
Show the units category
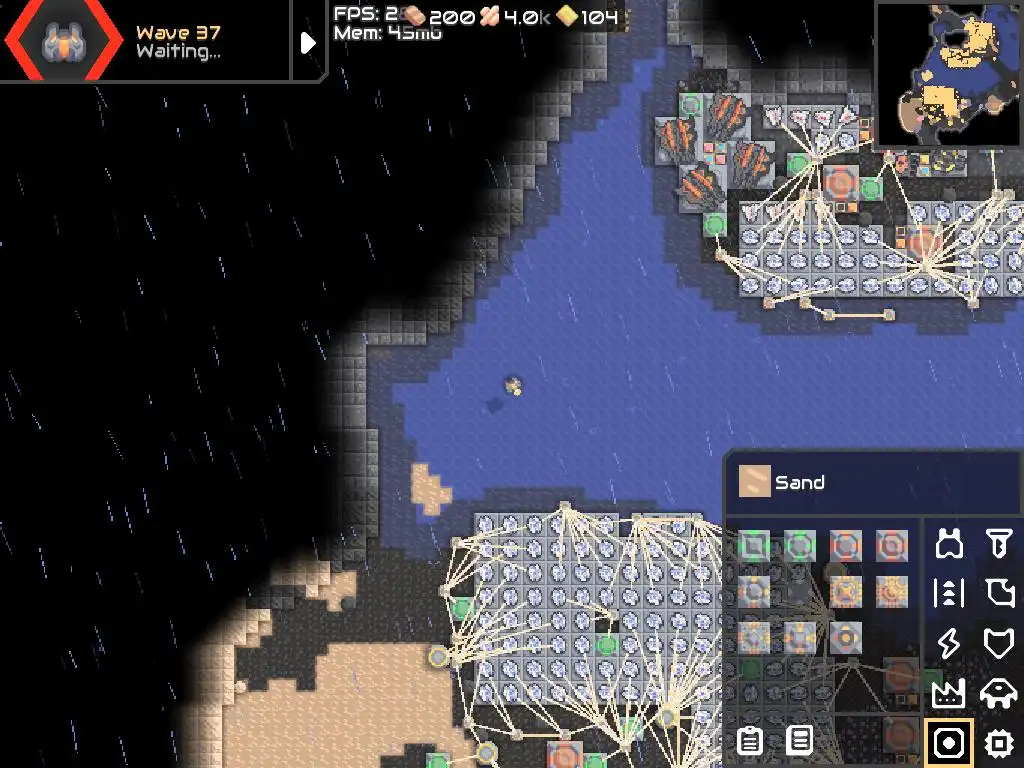998,692
